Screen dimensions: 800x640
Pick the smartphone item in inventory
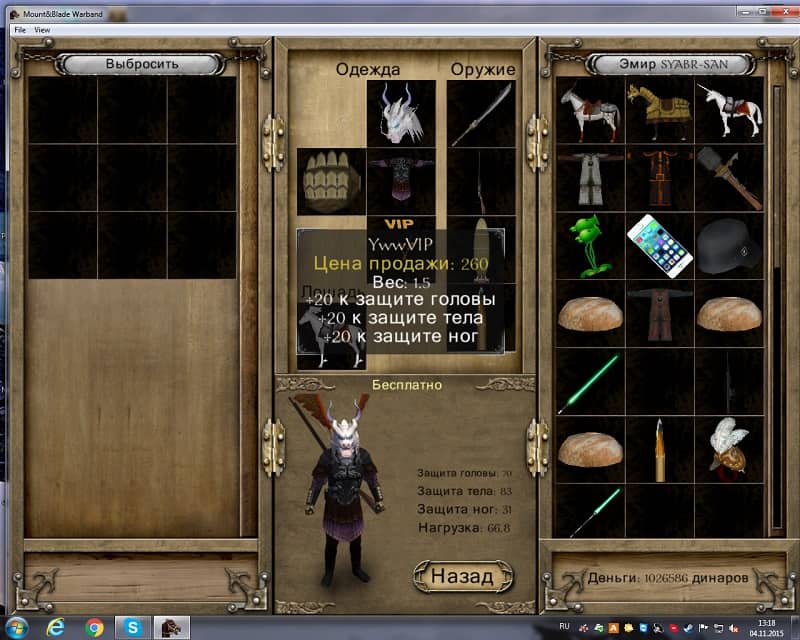point(659,247)
